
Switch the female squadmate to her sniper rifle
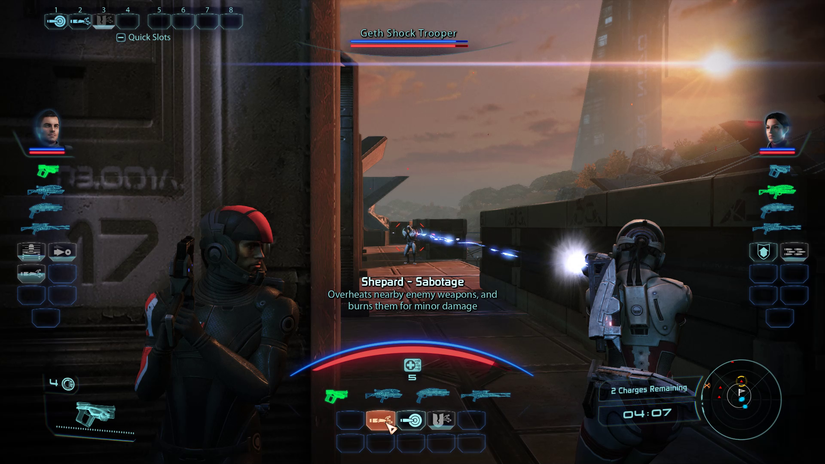[777, 230]
